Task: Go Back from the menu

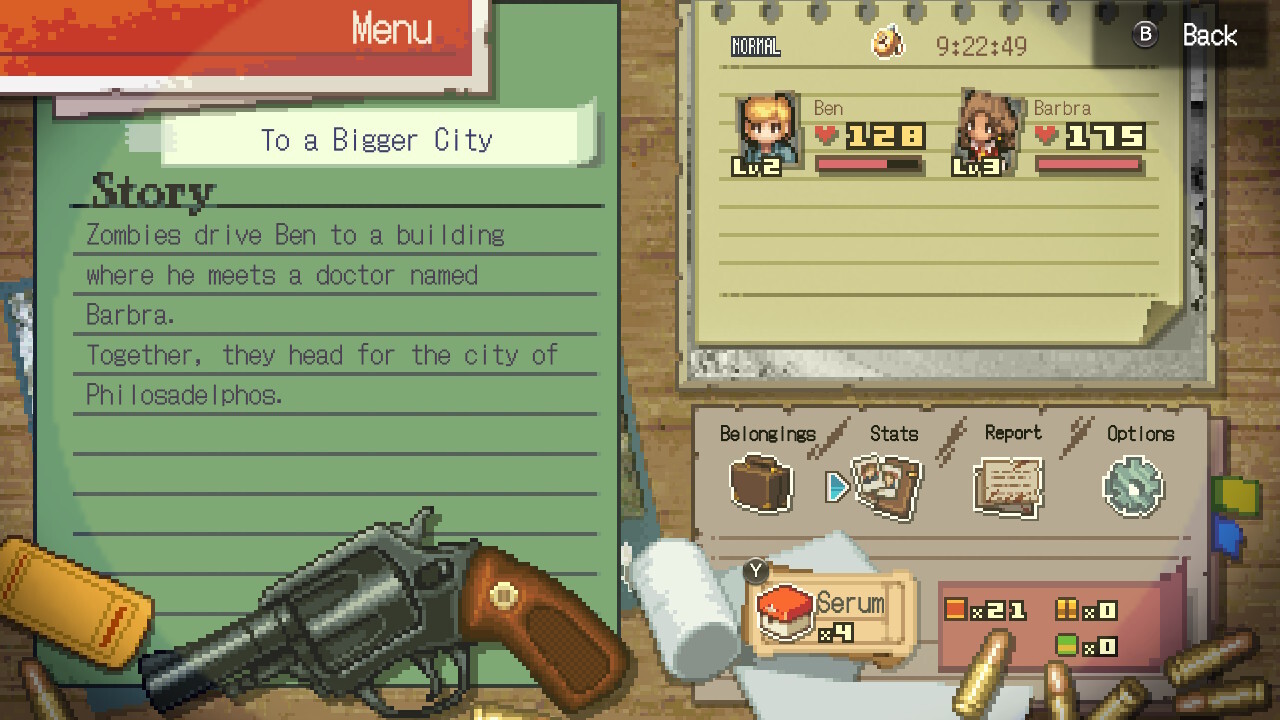Action: click(1188, 36)
